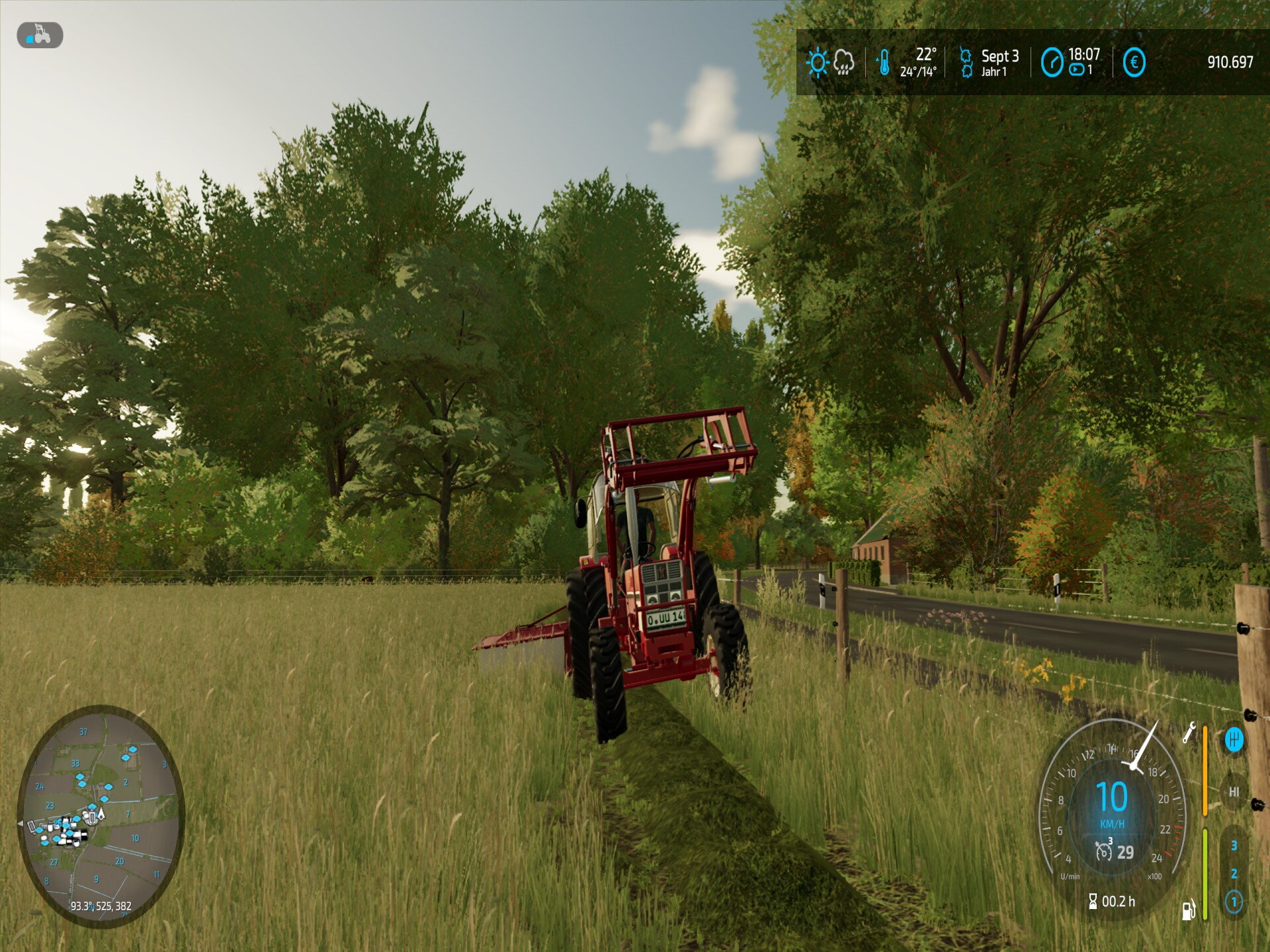Choose the circled gear 1

pyautogui.click(x=1234, y=902)
